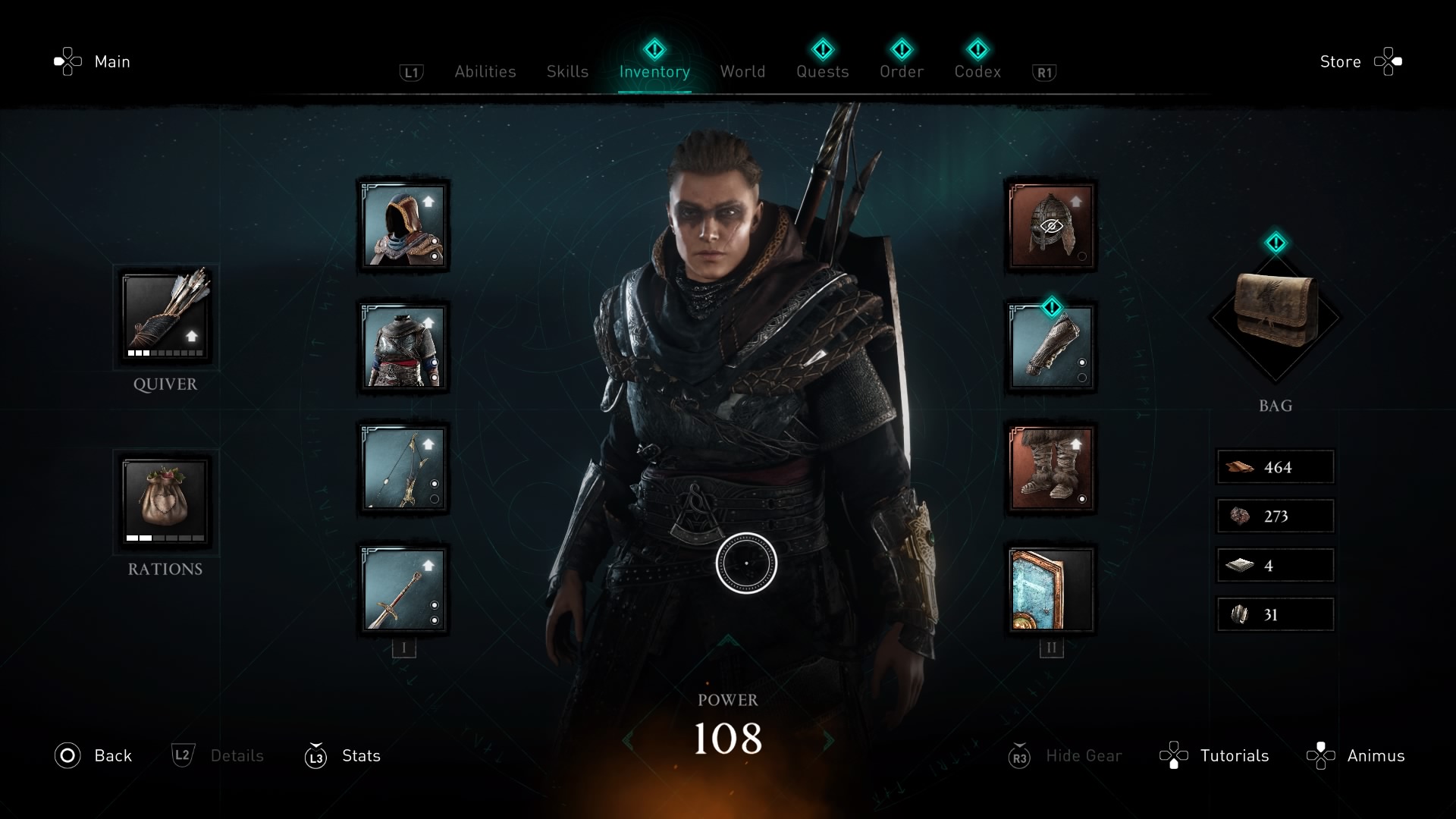Viewport: 1456px width, 819px height.
Task: Select the hidden helmet slot
Action: [1051, 226]
